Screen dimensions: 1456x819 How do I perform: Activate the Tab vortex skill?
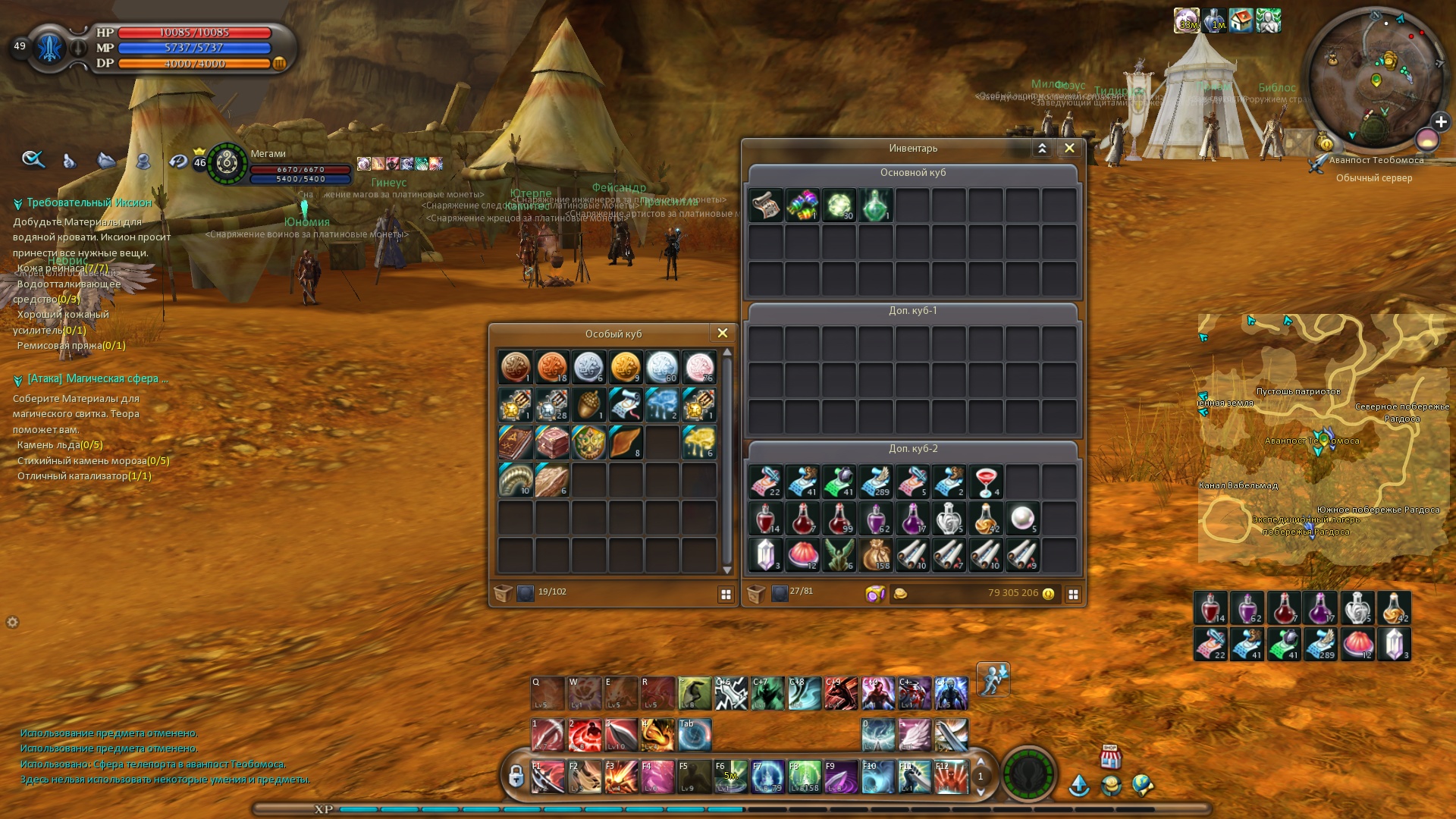[695, 735]
